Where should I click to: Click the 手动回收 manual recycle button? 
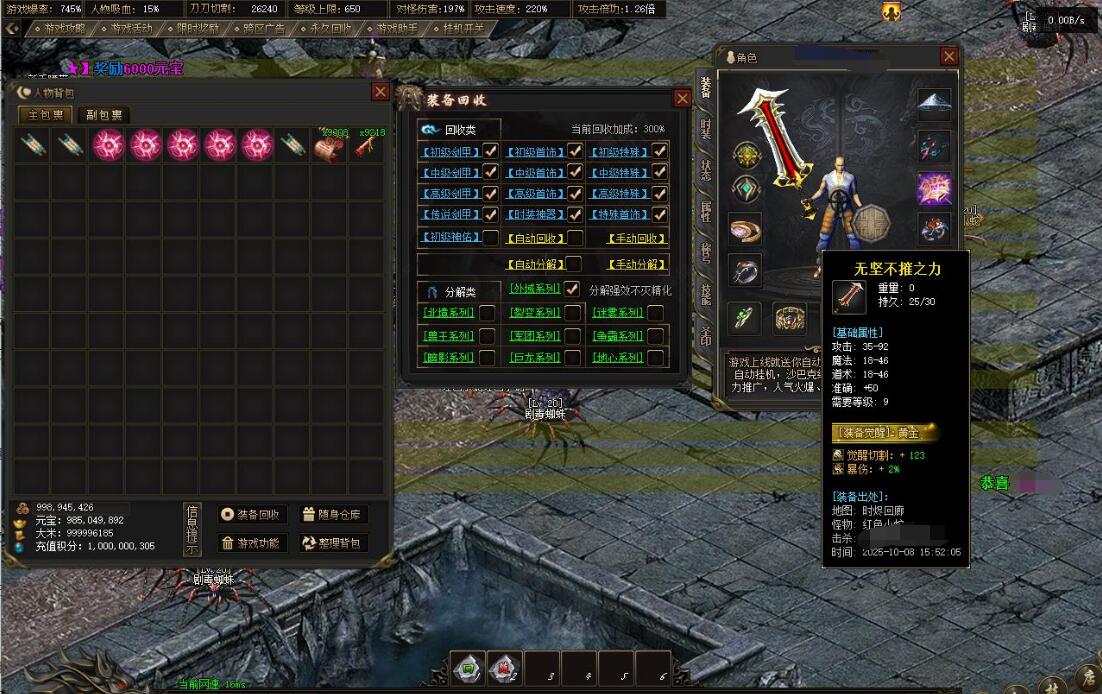pyautogui.click(x=637, y=238)
